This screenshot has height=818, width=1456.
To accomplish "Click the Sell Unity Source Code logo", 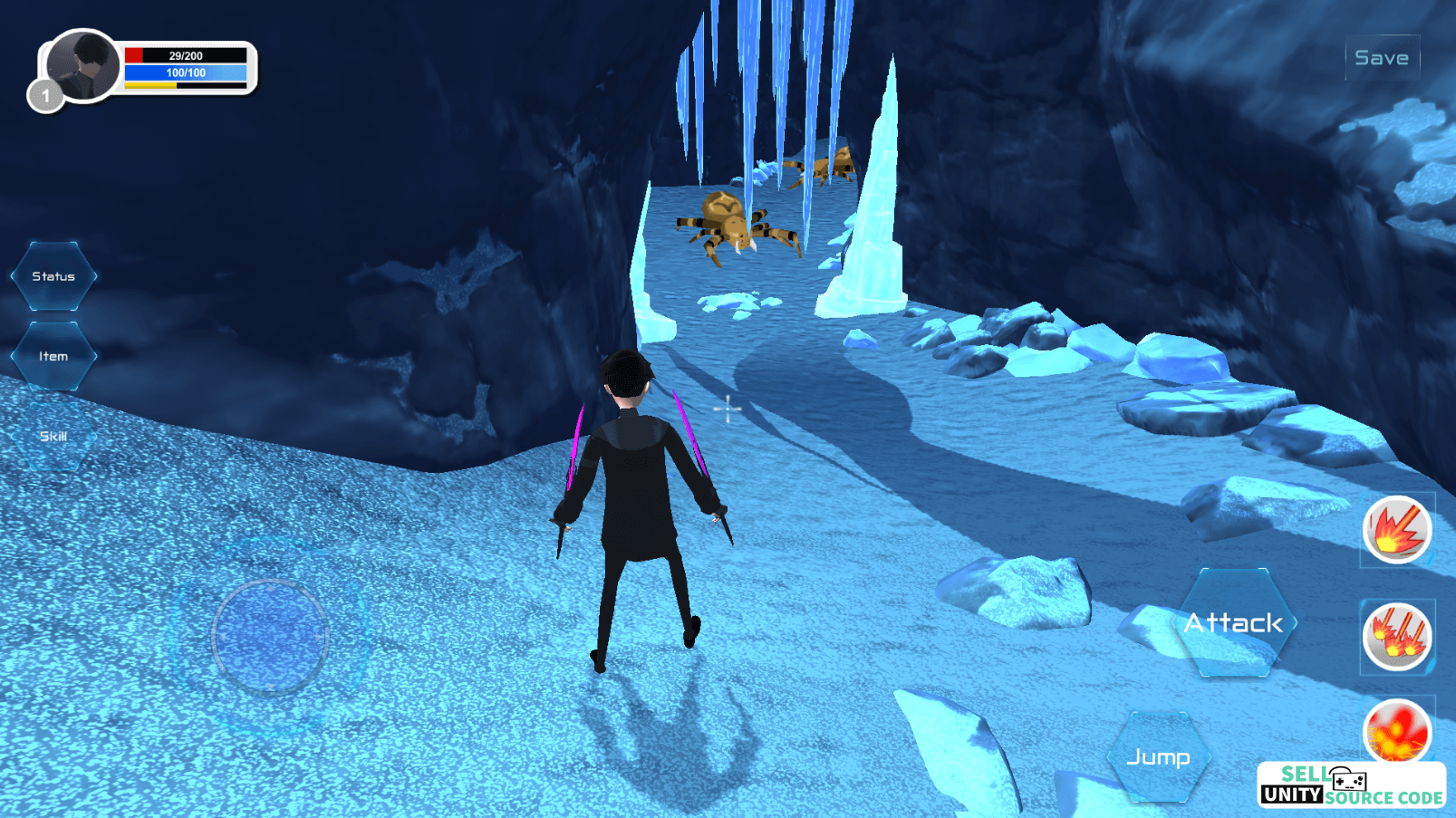I will click(1350, 785).
